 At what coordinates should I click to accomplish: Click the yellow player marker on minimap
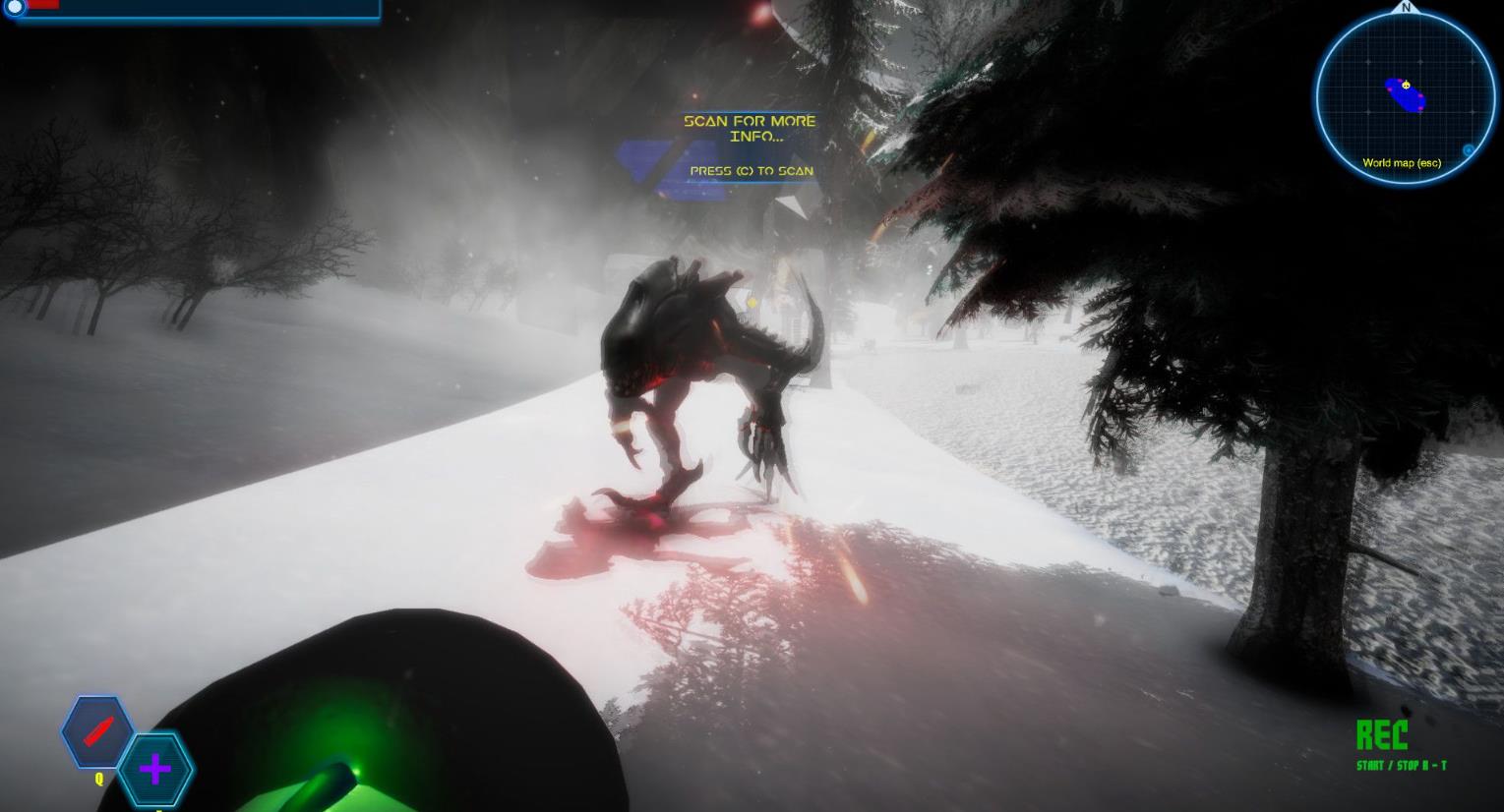[1406, 86]
